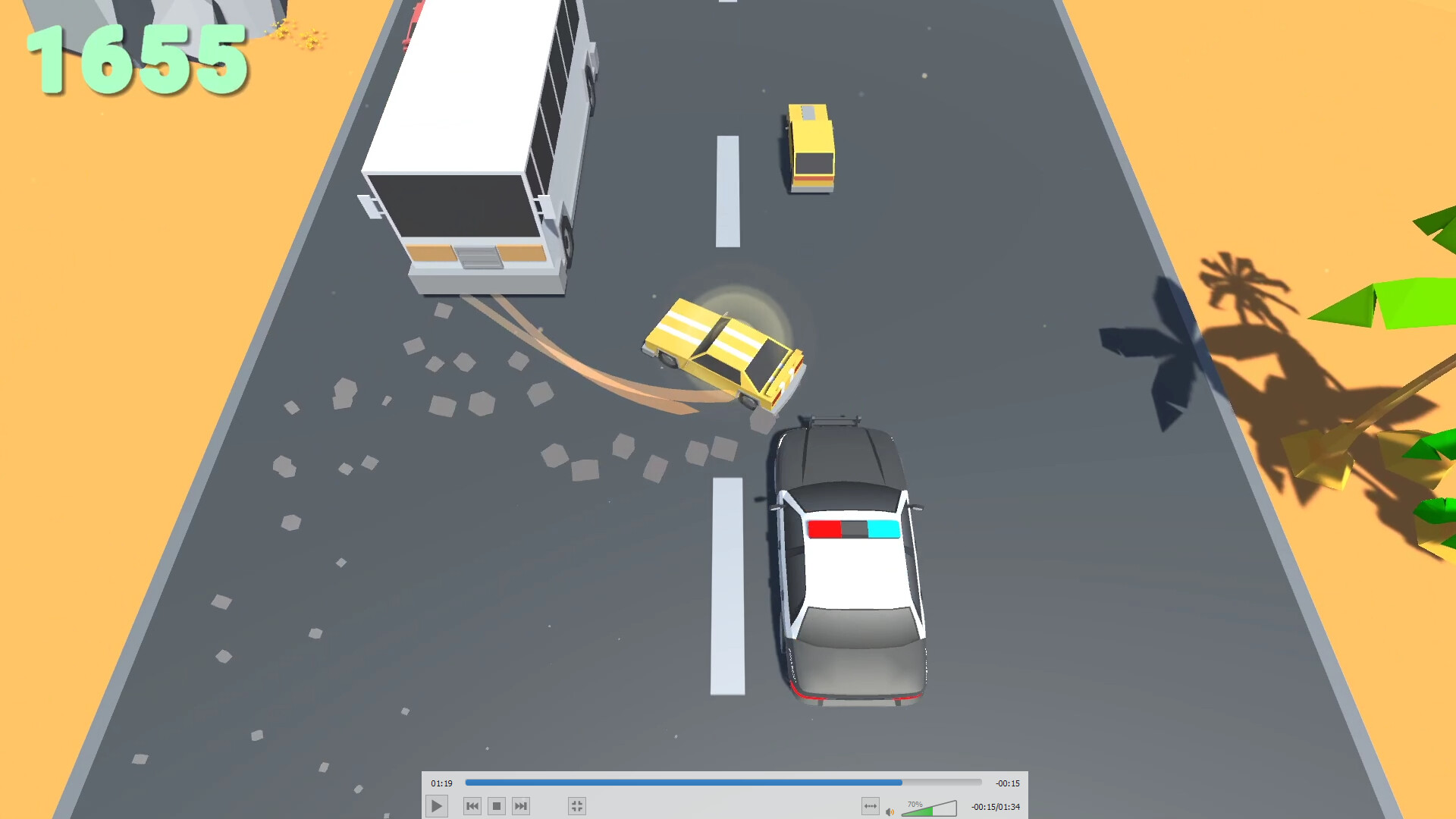Skip forward with the next-frame icon
This screenshot has height=819, width=1456.
coord(520,806)
